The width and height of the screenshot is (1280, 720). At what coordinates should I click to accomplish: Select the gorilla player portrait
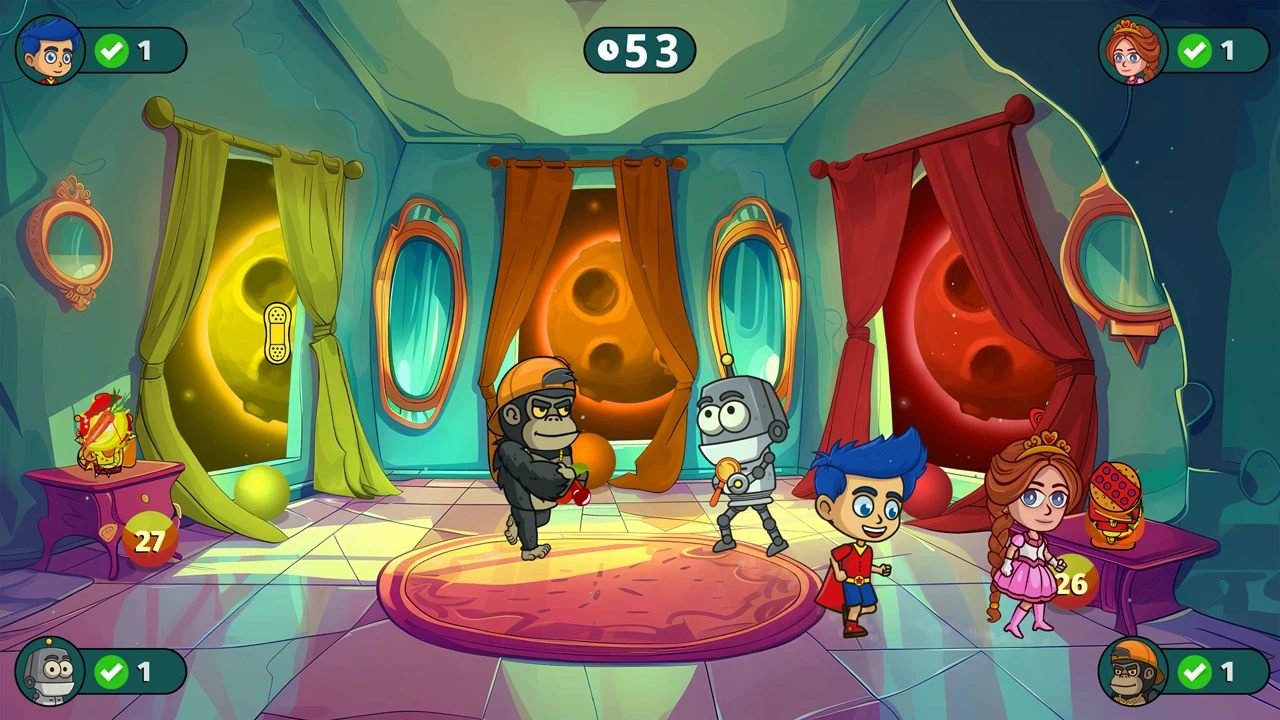(x=1133, y=671)
